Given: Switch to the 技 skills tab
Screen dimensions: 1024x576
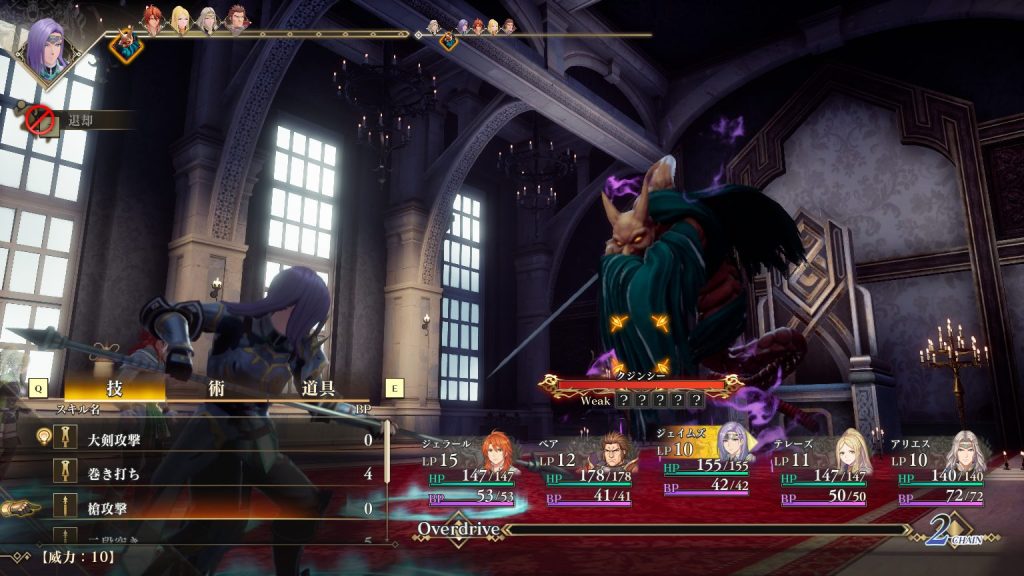Looking at the screenshot, I should point(113,388).
